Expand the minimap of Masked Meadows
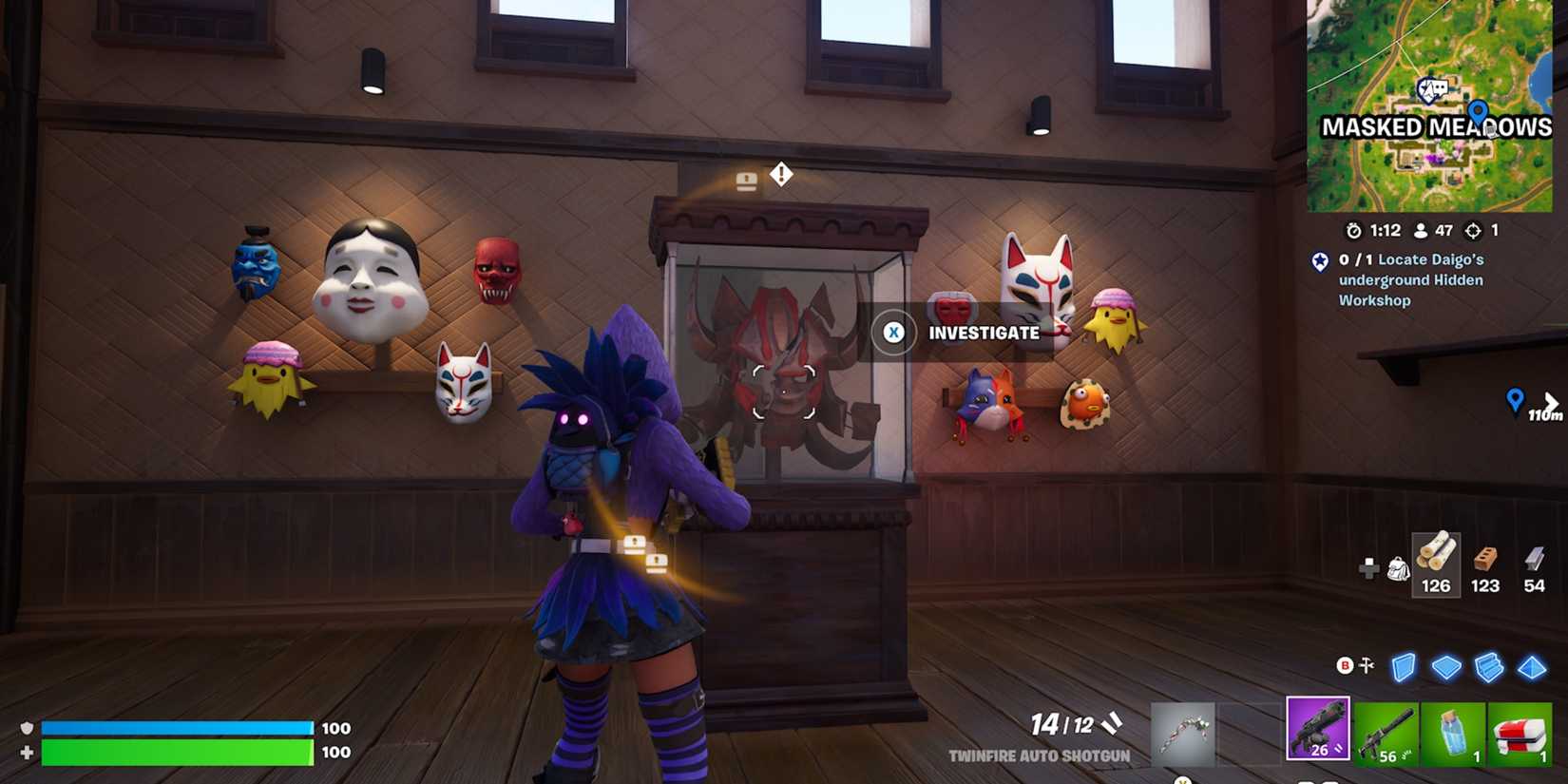The image size is (1568, 784). (x=1435, y=106)
